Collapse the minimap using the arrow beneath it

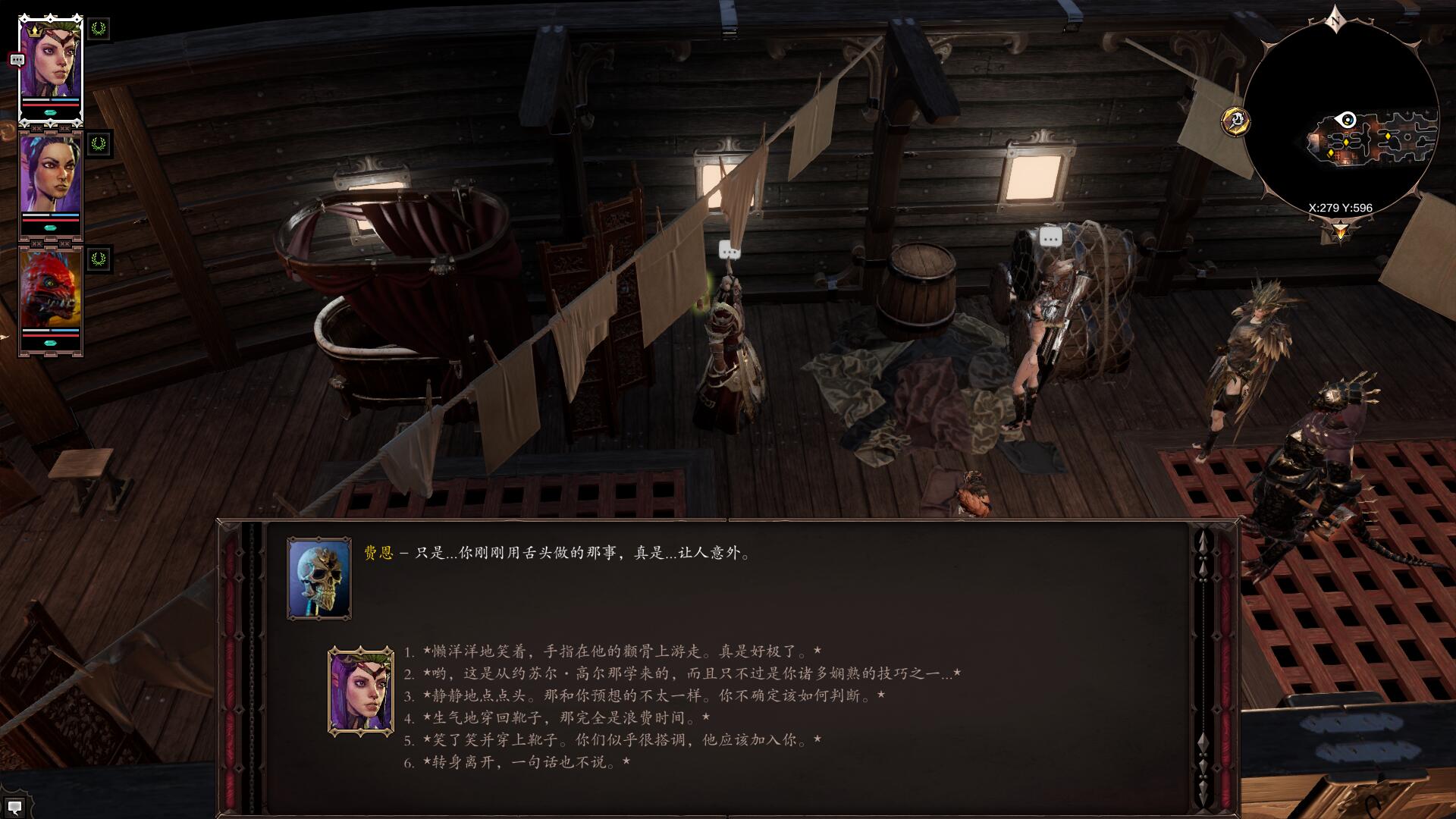pos(1341,230)
